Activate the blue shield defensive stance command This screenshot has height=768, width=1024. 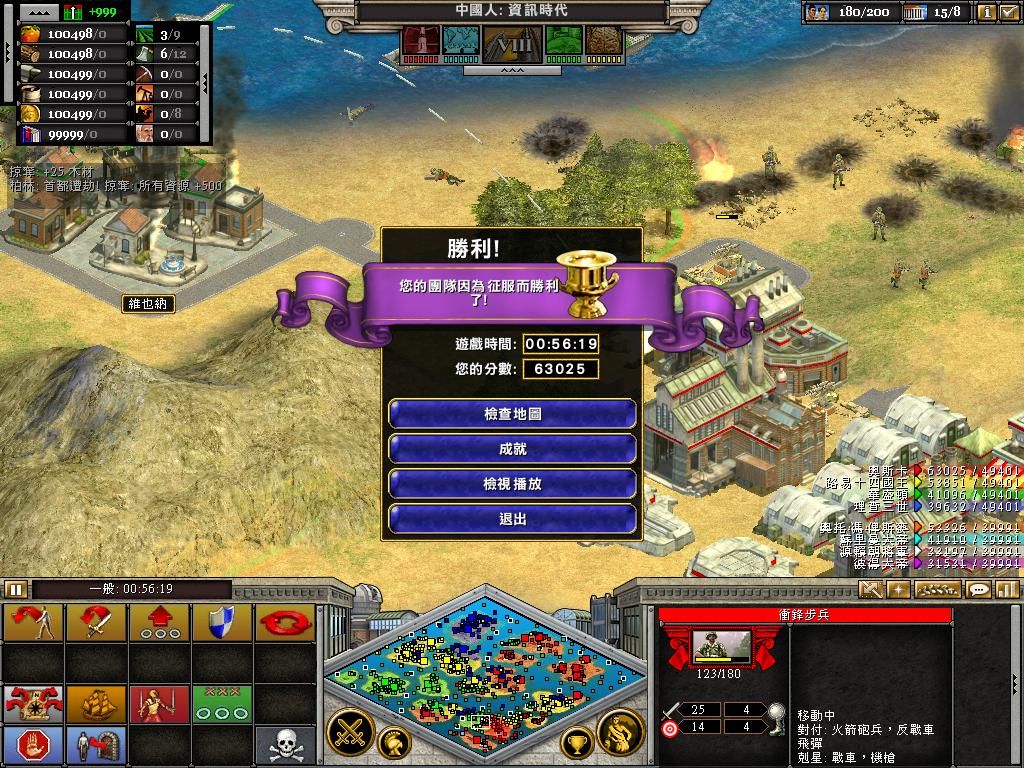pyautogui.click(x=220, y=622)
